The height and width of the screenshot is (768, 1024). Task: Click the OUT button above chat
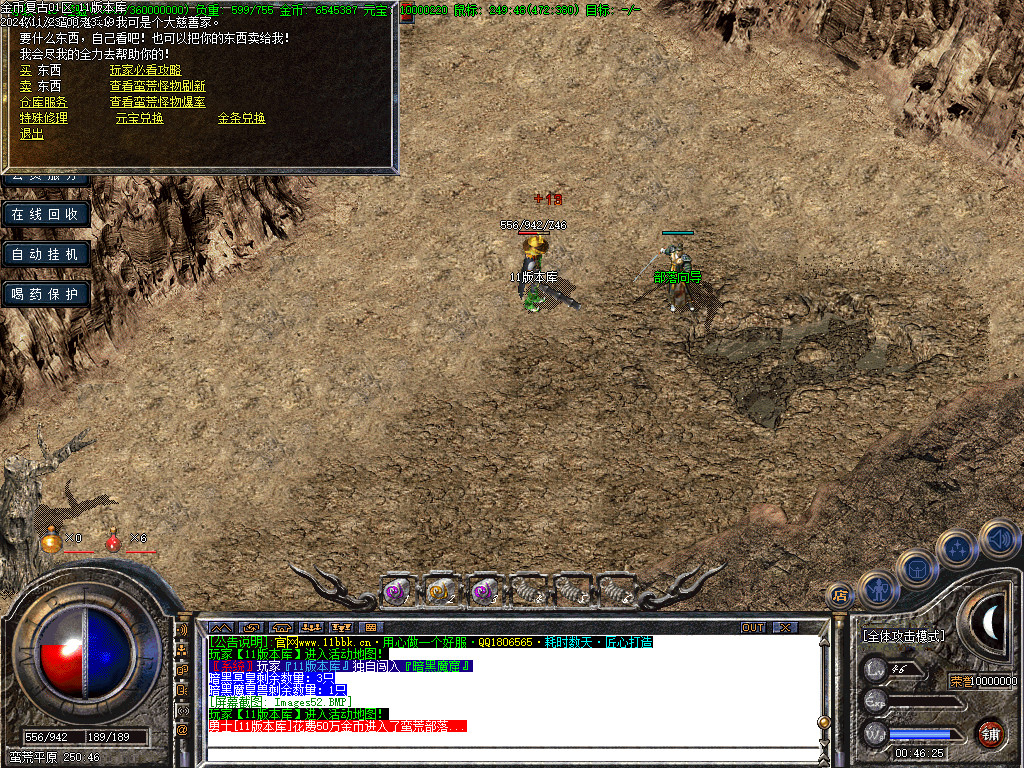click(x=753, y=627)
